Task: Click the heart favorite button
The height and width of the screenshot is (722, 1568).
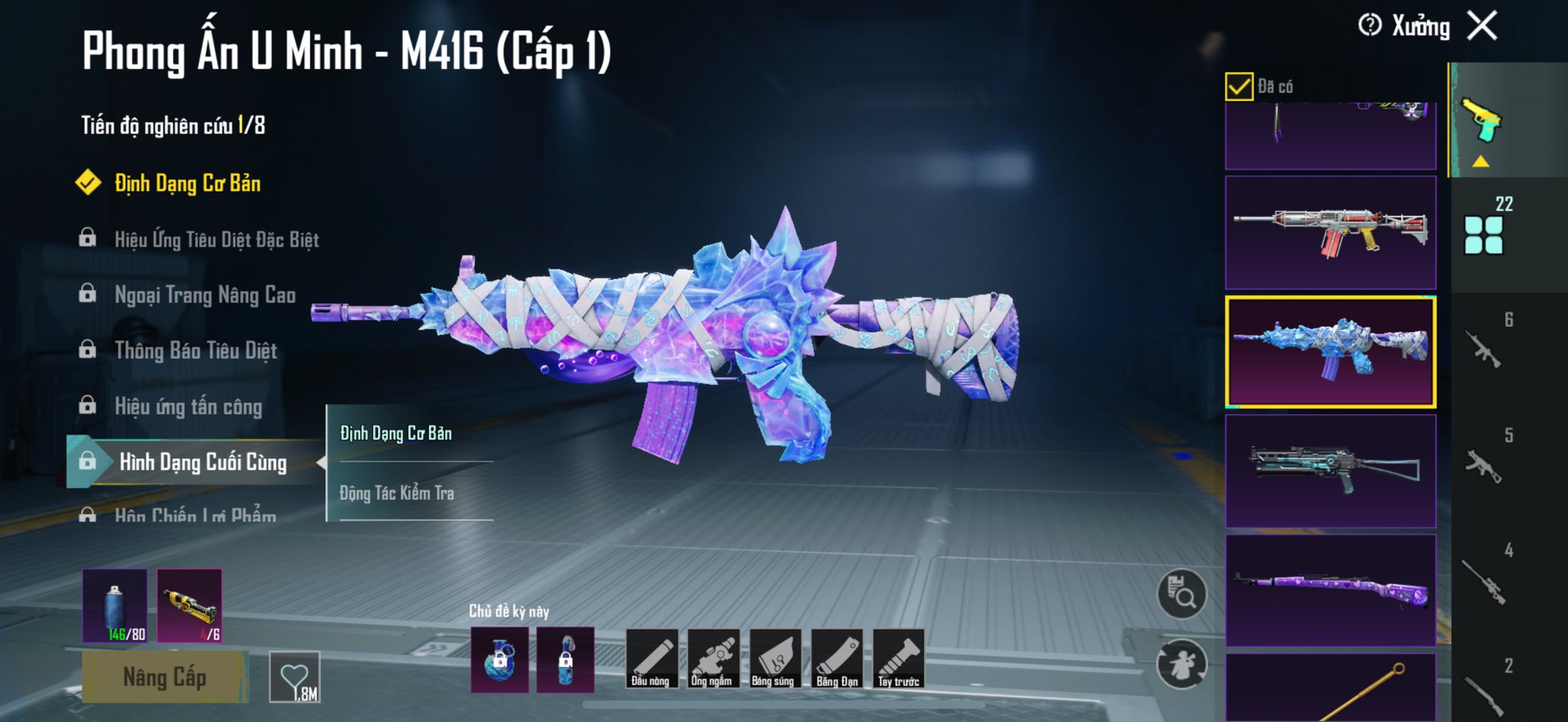Action: click(295, 677)
